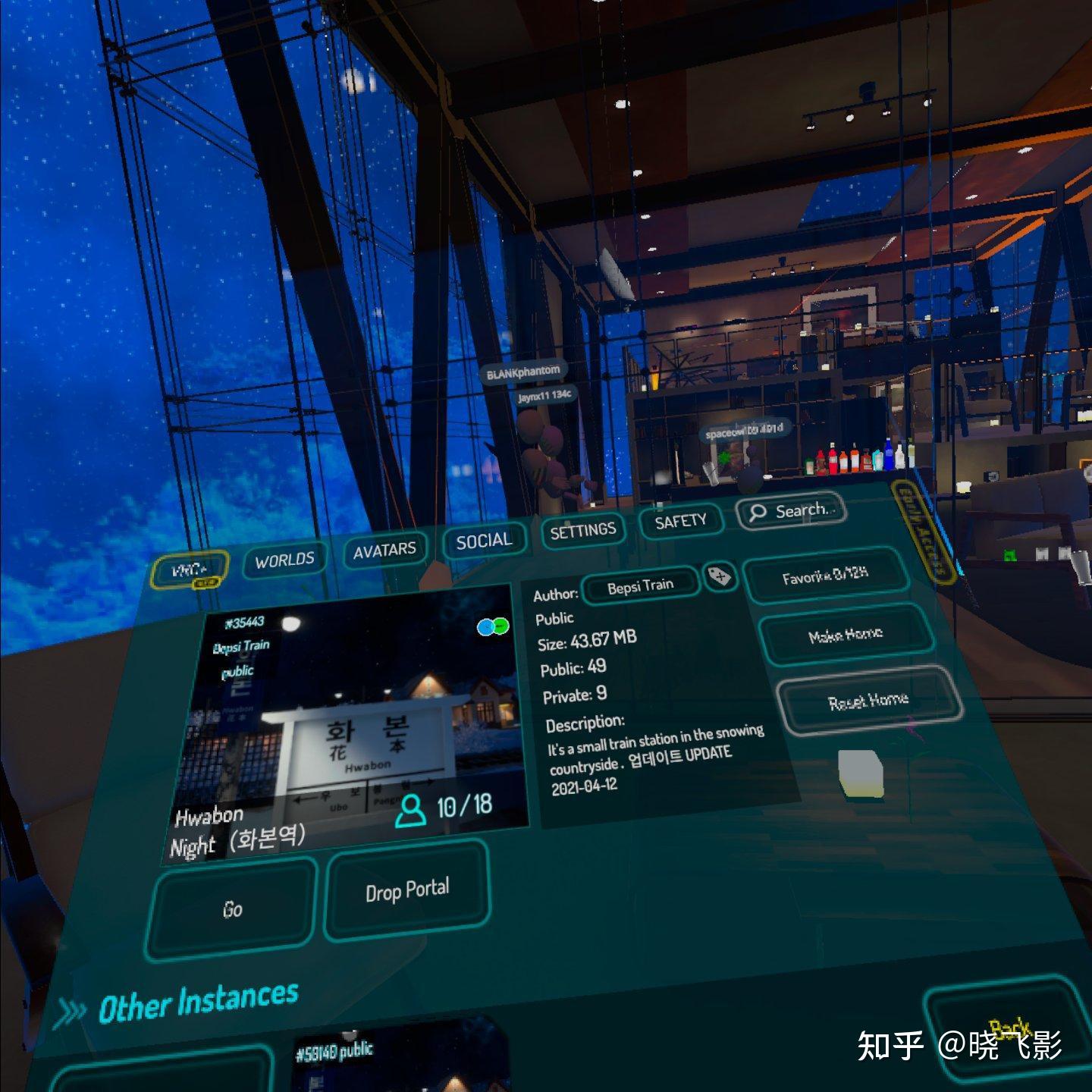Add world to Favorites 0/128
Image resolution: width=1092 pixels, height=1092 pixels.
(x=826, y=575)
